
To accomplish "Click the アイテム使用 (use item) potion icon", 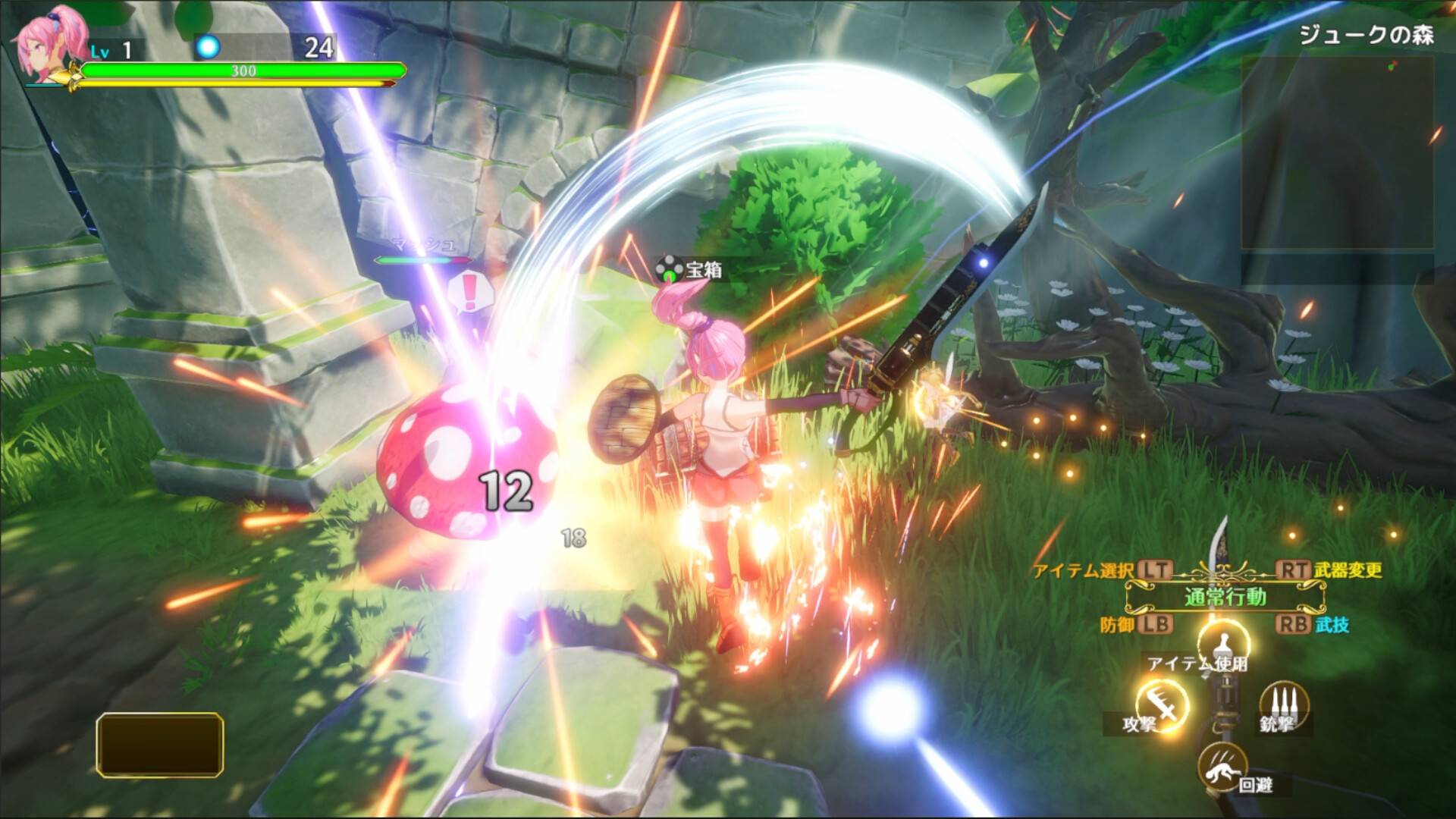I will [1224, 644].
